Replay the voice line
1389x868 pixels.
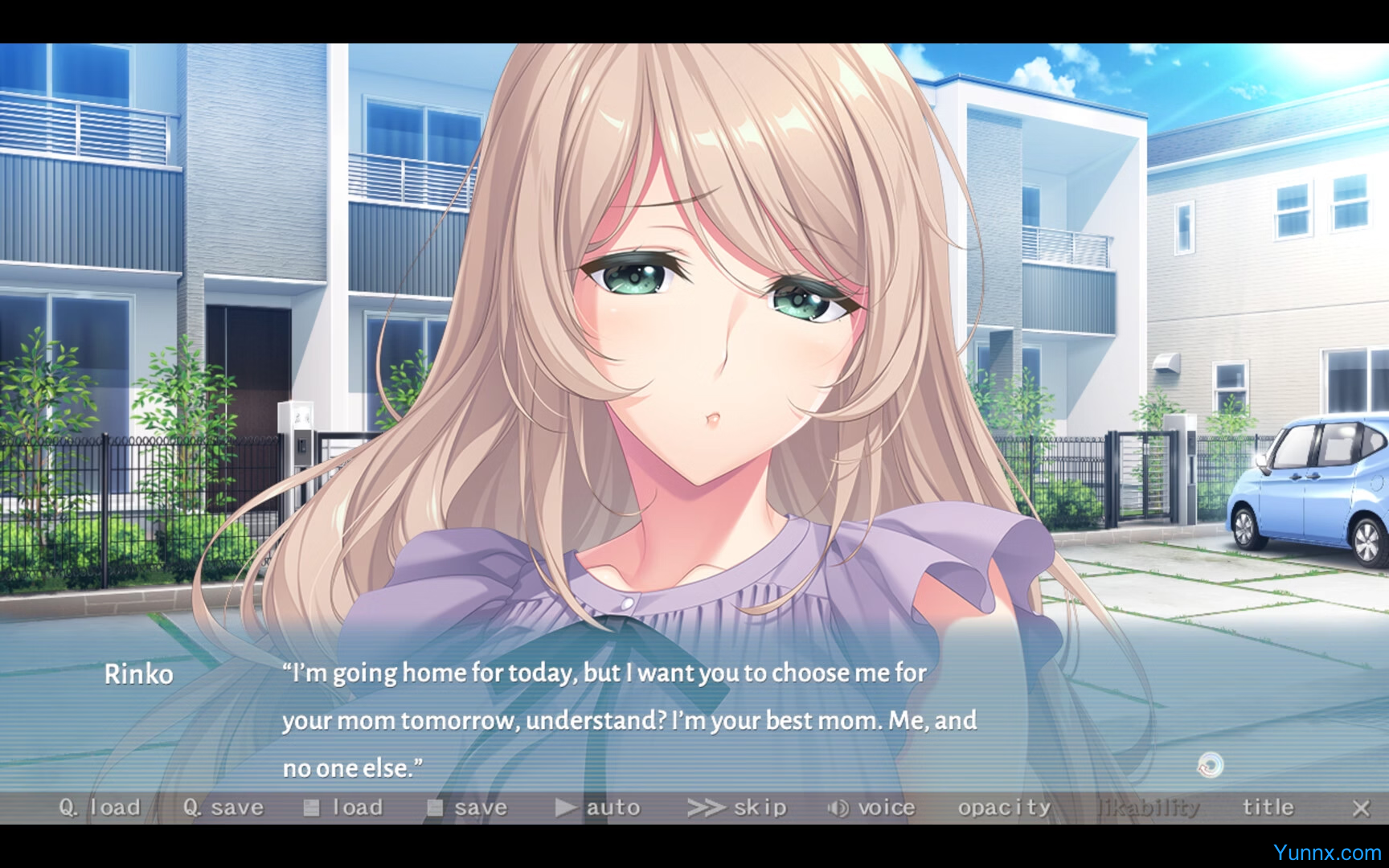pos(872,808)
